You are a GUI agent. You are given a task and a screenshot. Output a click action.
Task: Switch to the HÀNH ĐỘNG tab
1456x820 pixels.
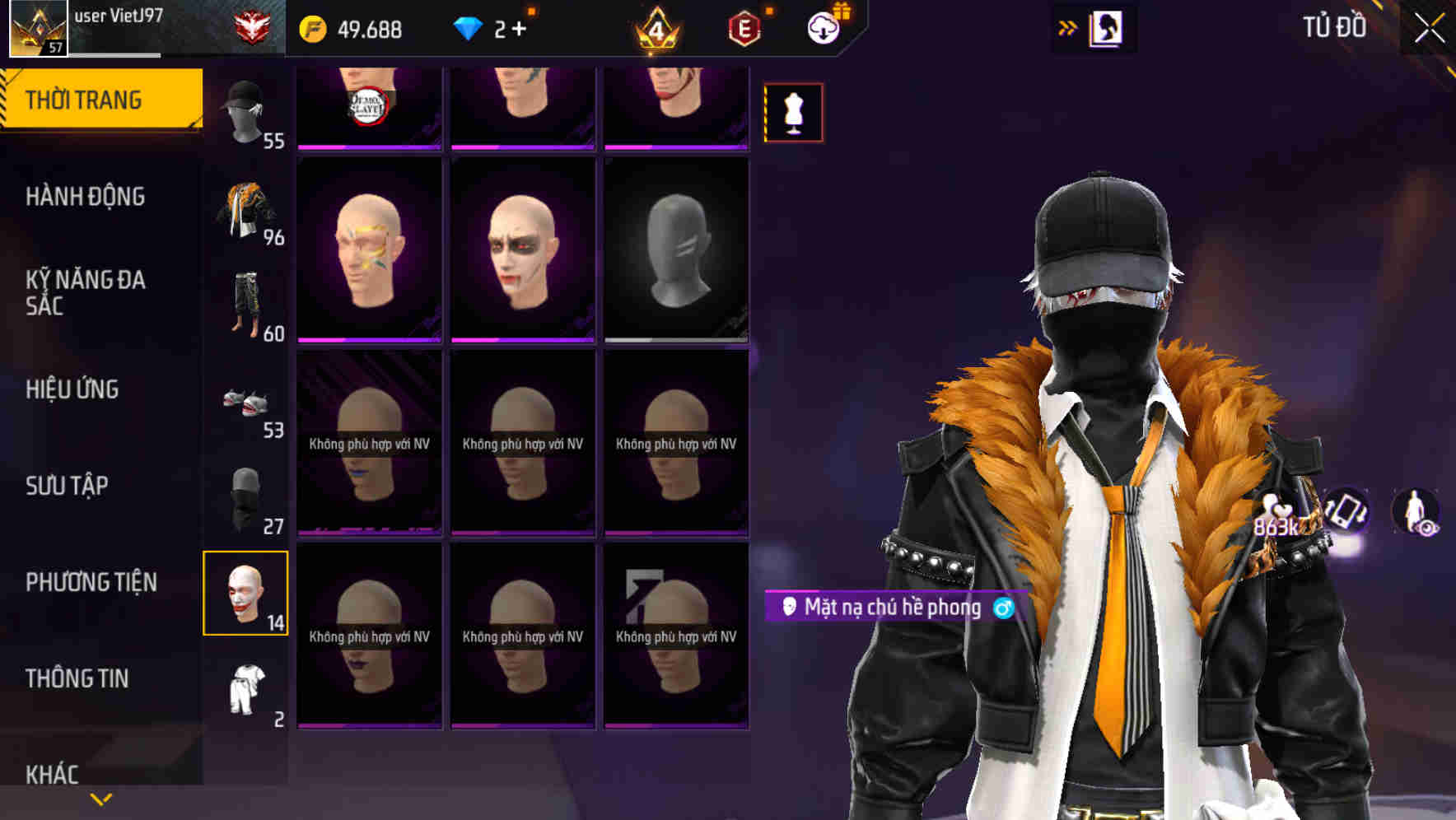[86, 197]
